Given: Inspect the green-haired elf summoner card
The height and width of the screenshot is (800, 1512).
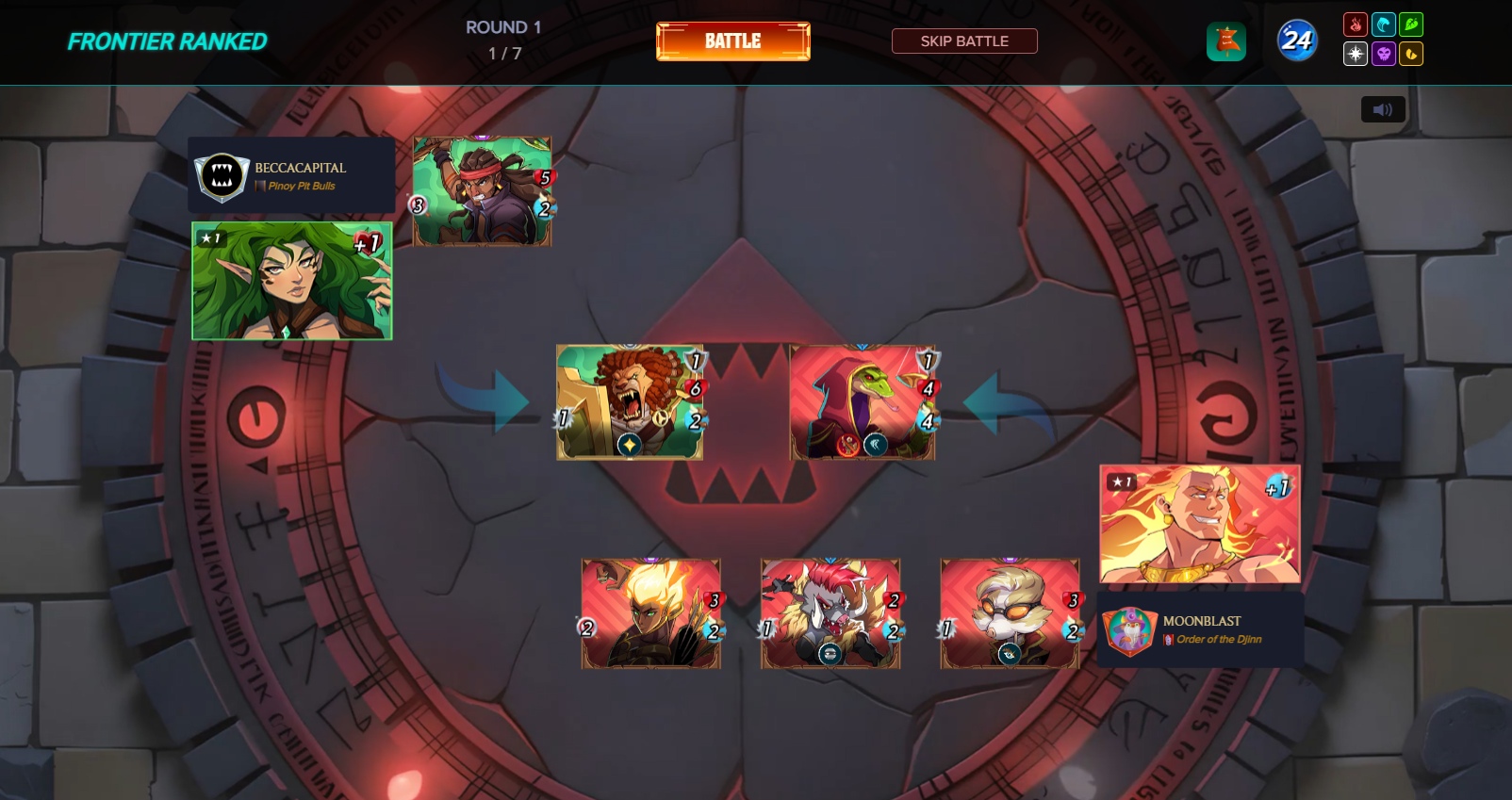Looking at the screenshot, I should 292,281.
